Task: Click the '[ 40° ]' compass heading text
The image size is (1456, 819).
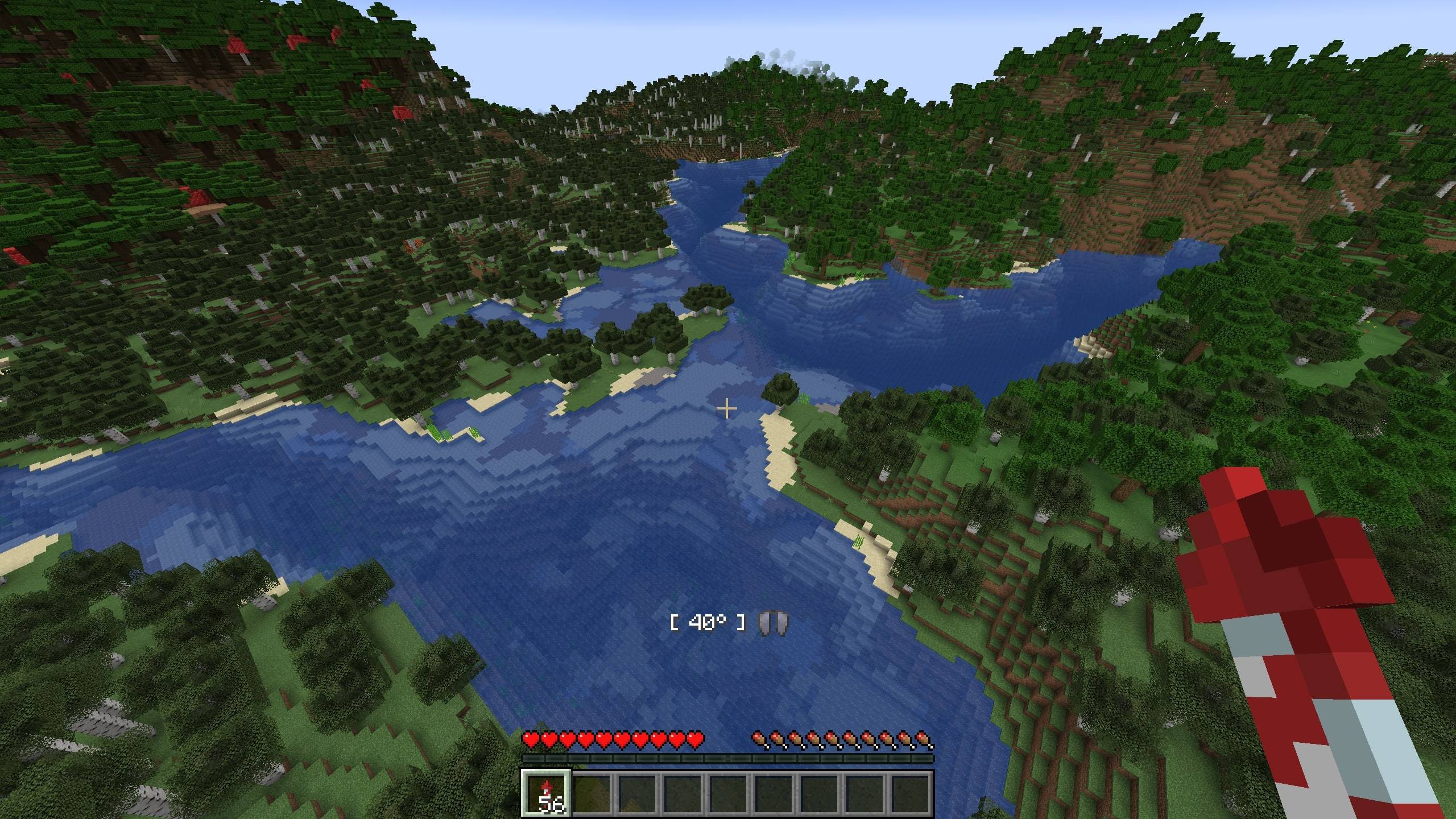Action: (x=707, y=623)
